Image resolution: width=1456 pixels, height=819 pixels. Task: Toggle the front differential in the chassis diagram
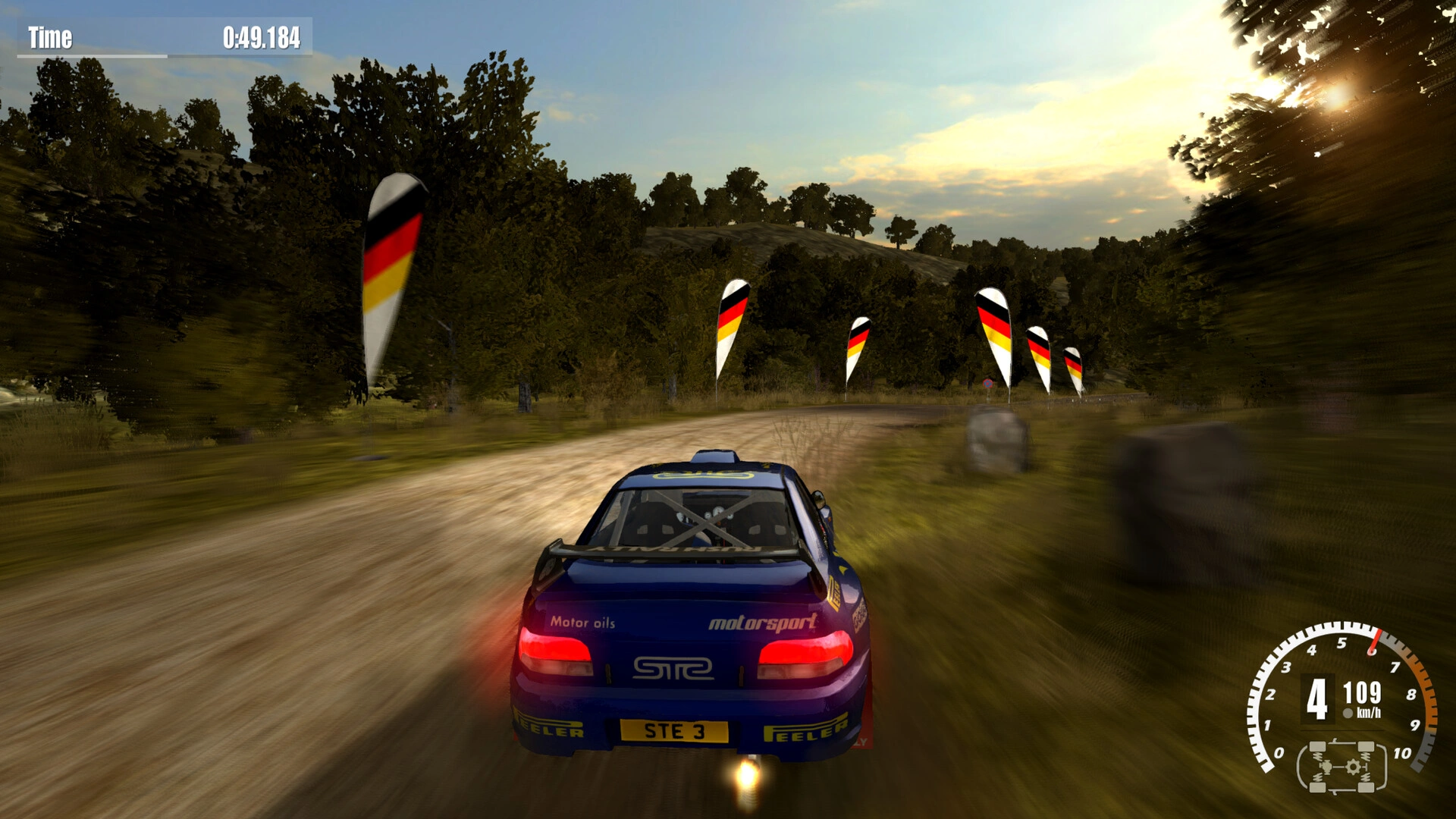(x=1326, y=768)
